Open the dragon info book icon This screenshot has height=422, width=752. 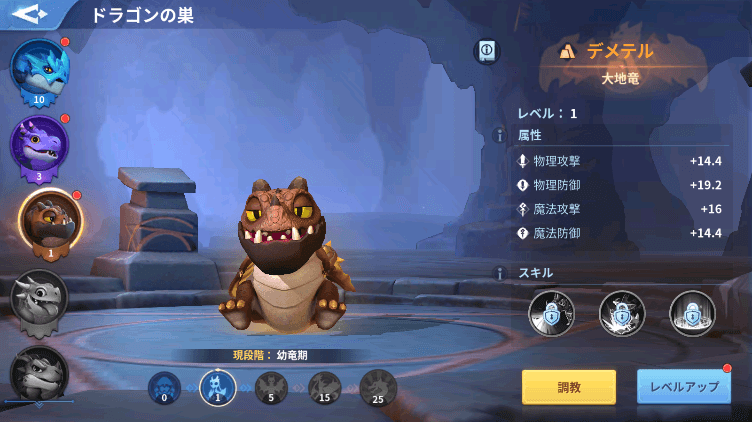[x=487, y=49]
